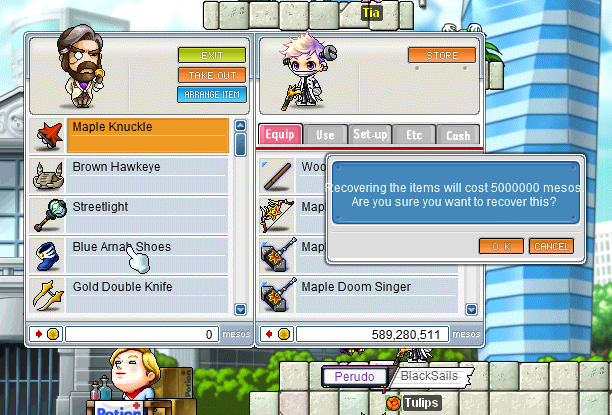
Task: Click the STORE button
Action: pyautogui.click(x=441, y=55)
